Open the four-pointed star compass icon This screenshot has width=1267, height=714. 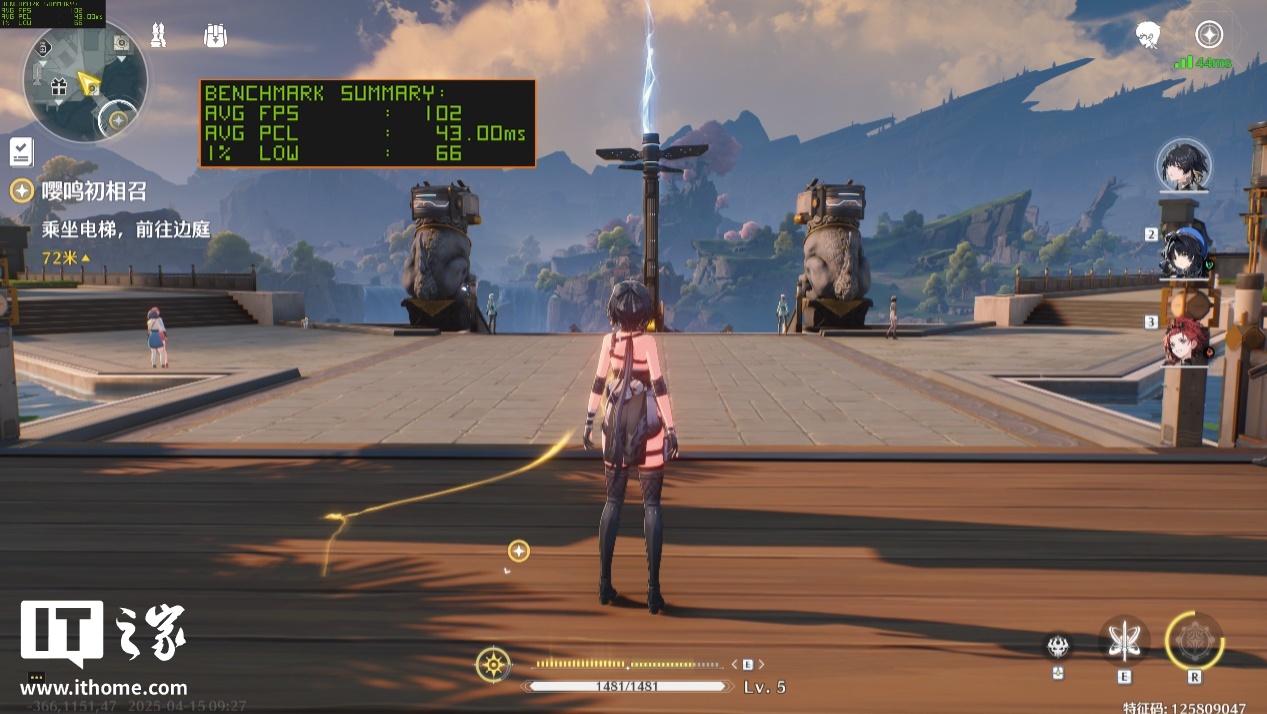[1210, 35]
